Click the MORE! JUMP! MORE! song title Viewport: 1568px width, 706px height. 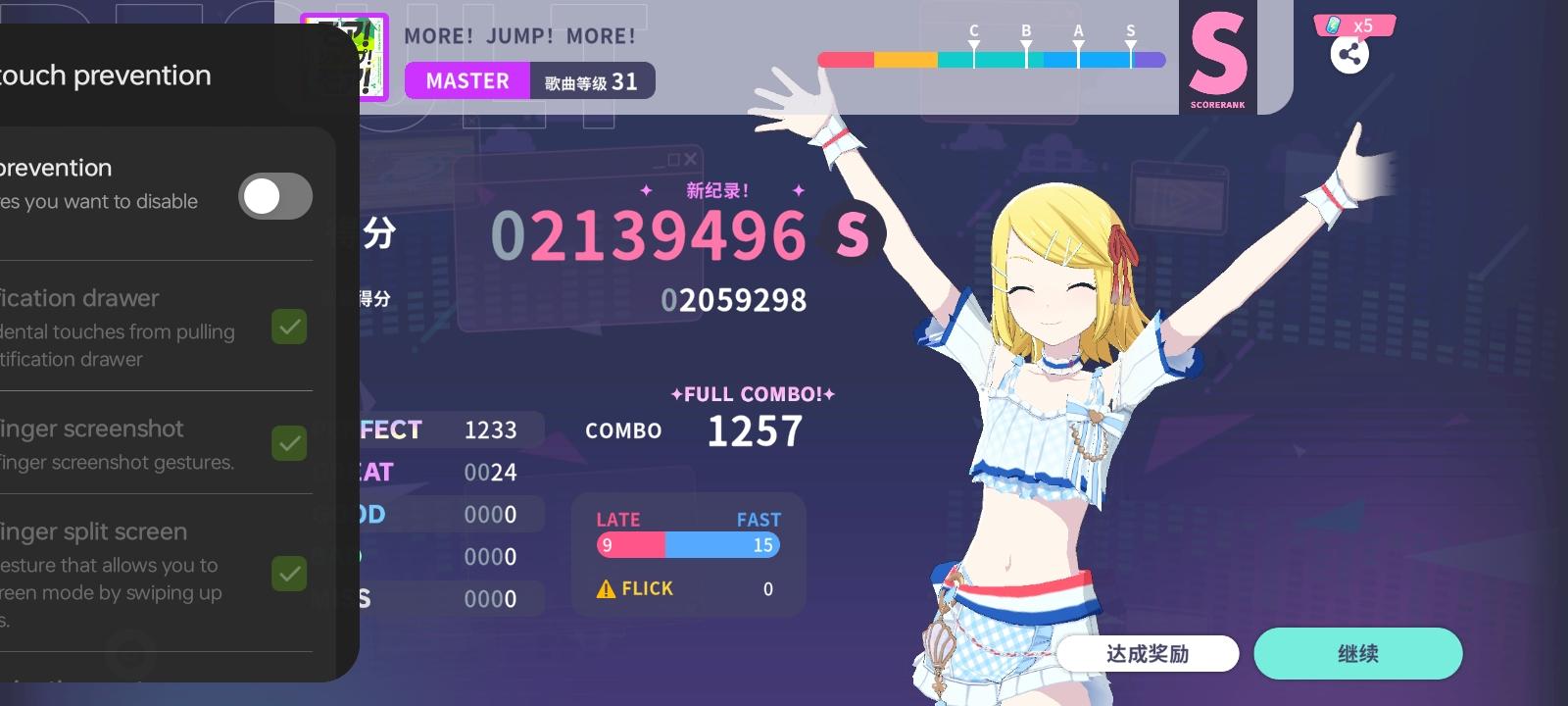(520, 35)
